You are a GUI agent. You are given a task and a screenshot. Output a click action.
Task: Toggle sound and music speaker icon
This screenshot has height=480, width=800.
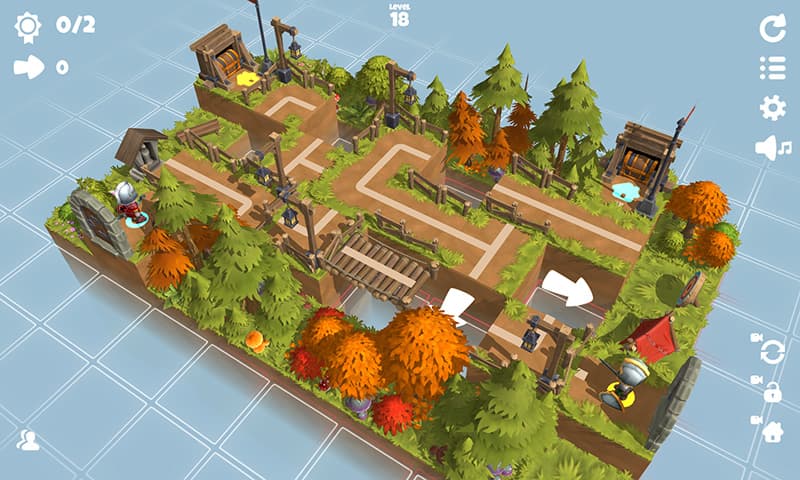(x=773, y=148)
